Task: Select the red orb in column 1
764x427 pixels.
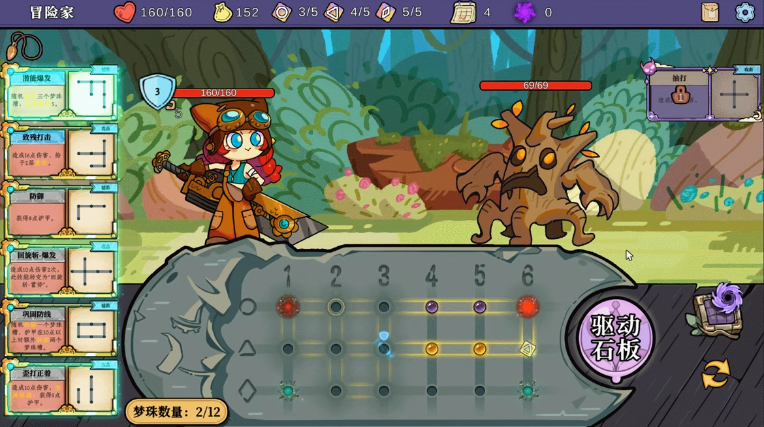Action: coord(288,307)
